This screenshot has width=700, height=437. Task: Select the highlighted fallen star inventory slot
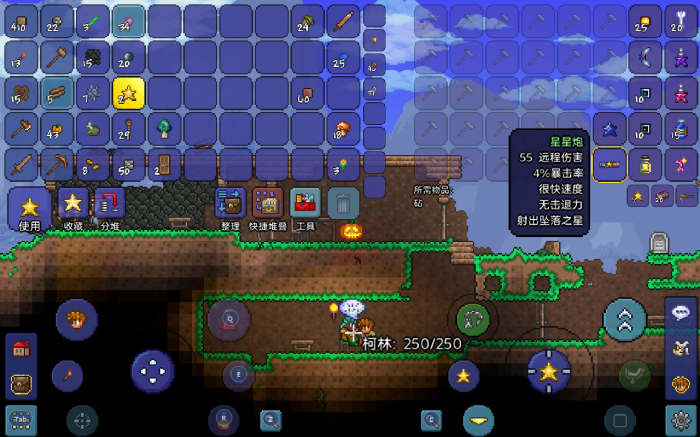point(129,93)
